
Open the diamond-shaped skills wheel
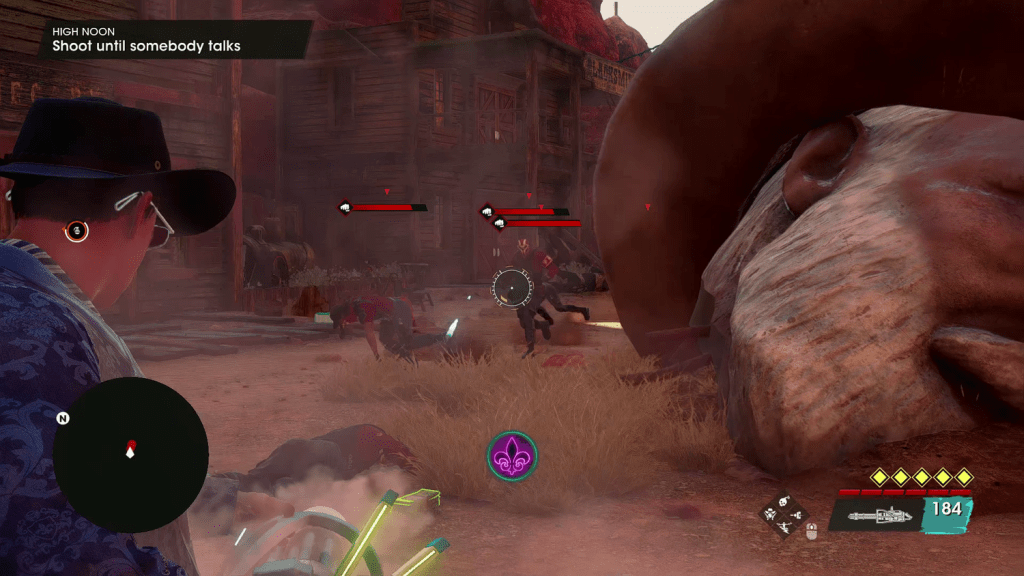click(783, 511)
